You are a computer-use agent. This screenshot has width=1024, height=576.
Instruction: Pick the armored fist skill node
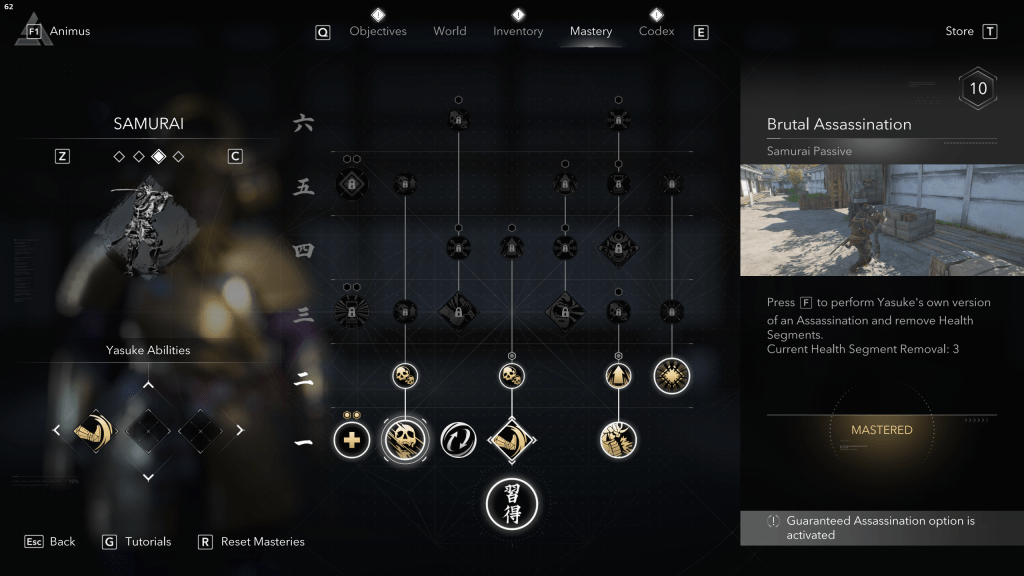619,439
